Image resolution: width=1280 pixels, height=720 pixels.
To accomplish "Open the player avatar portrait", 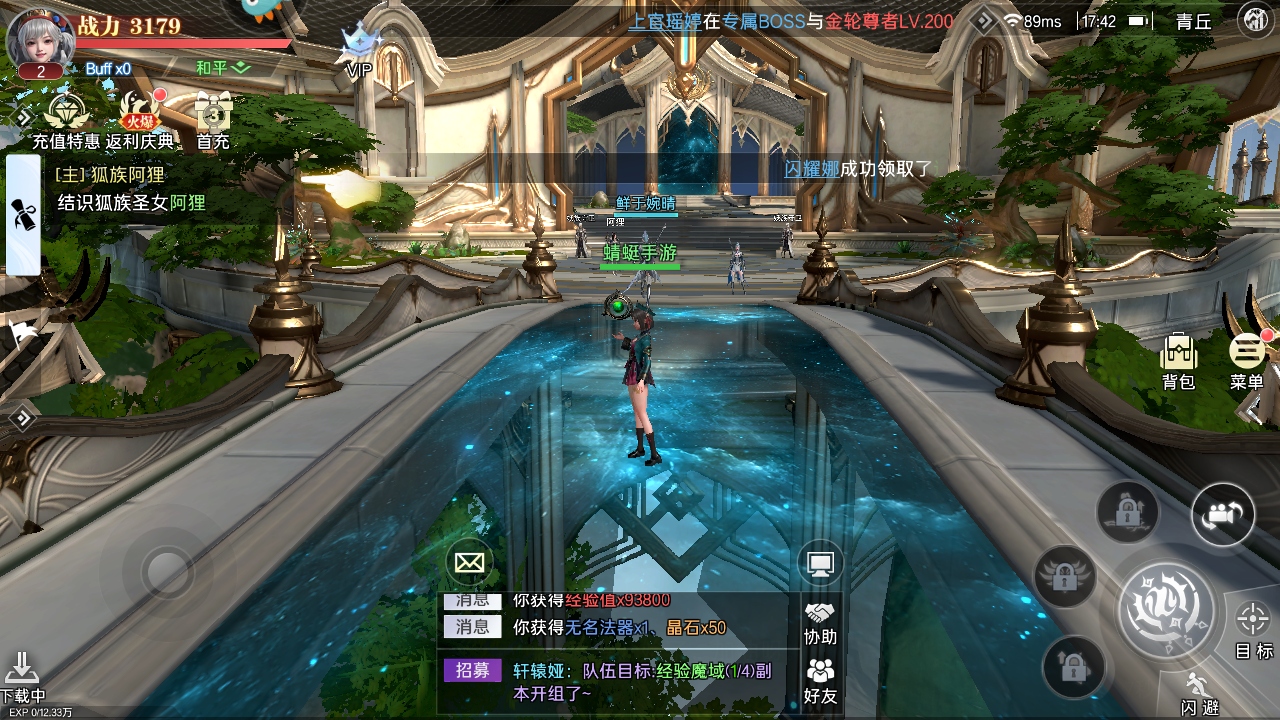I will click(40, 38).
